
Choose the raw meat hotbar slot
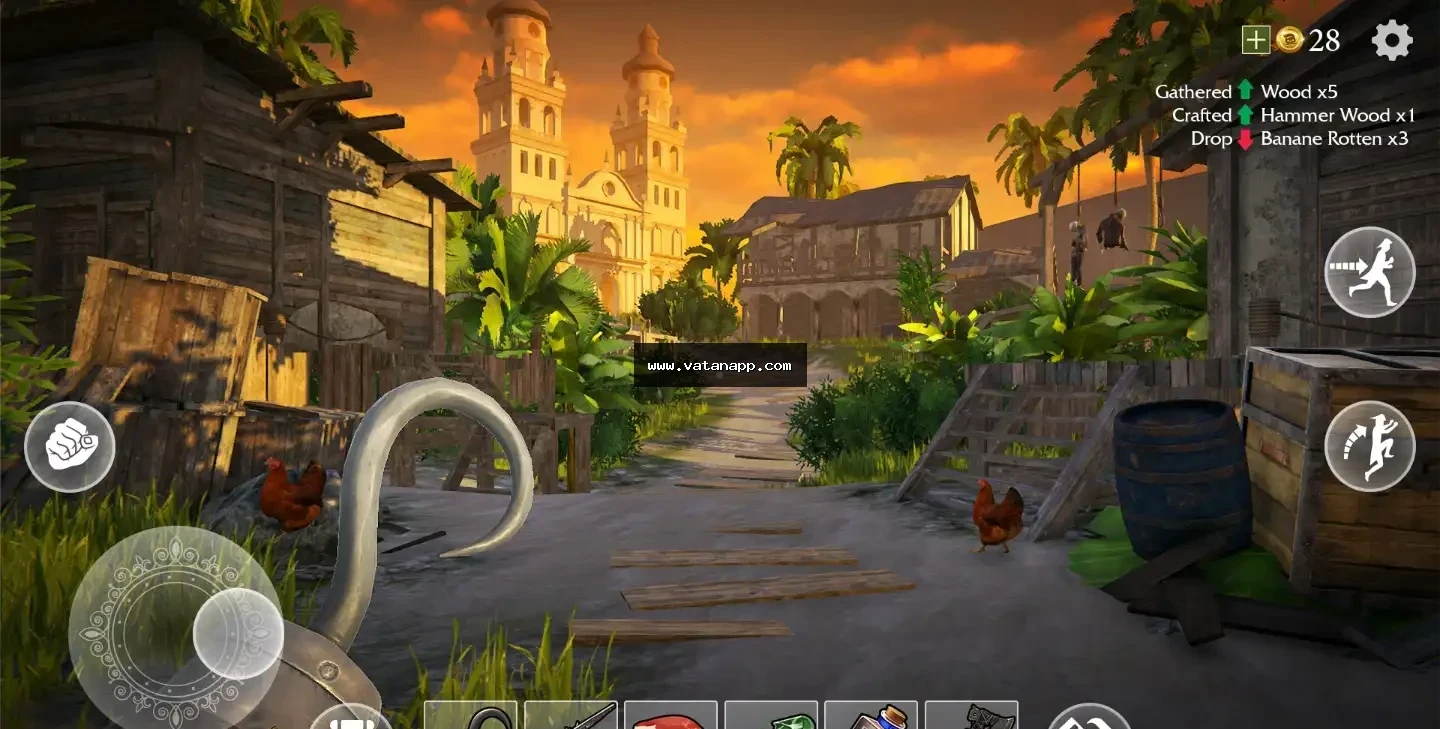671,717
